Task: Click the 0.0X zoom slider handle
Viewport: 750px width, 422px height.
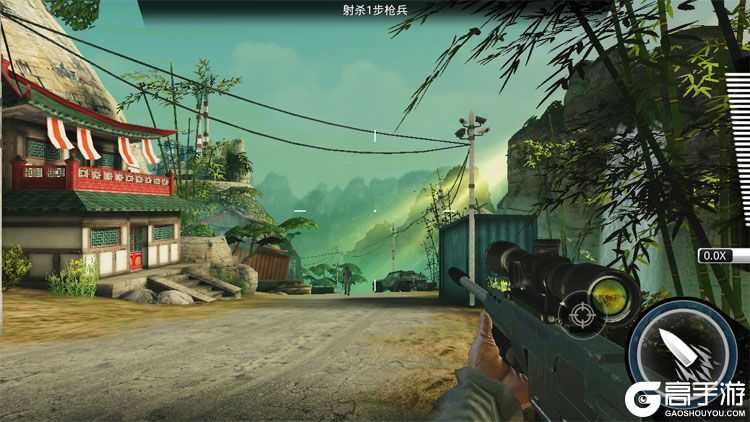Action: [718, 256]
